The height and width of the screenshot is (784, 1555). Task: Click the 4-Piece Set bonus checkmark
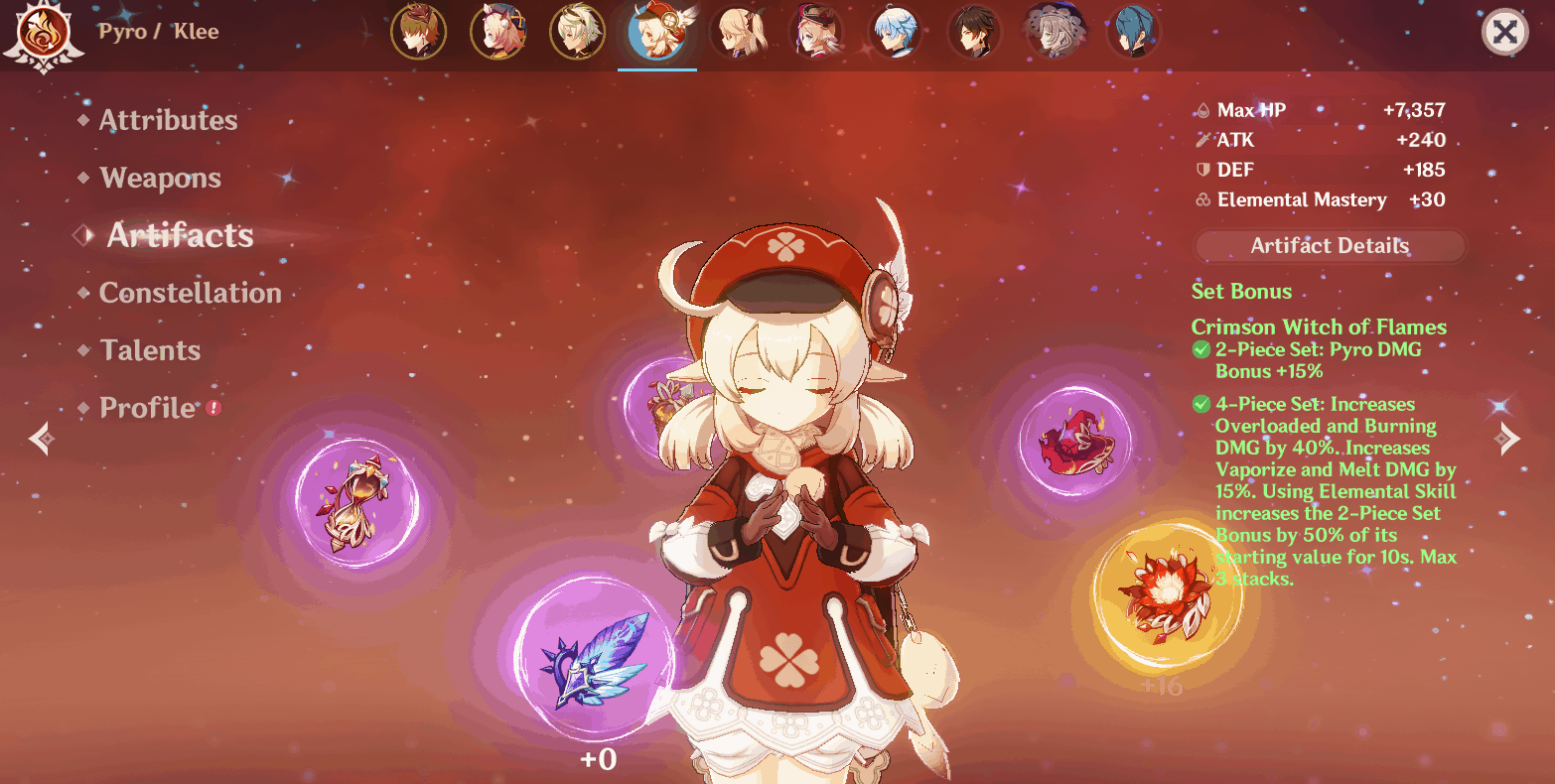1201,404
